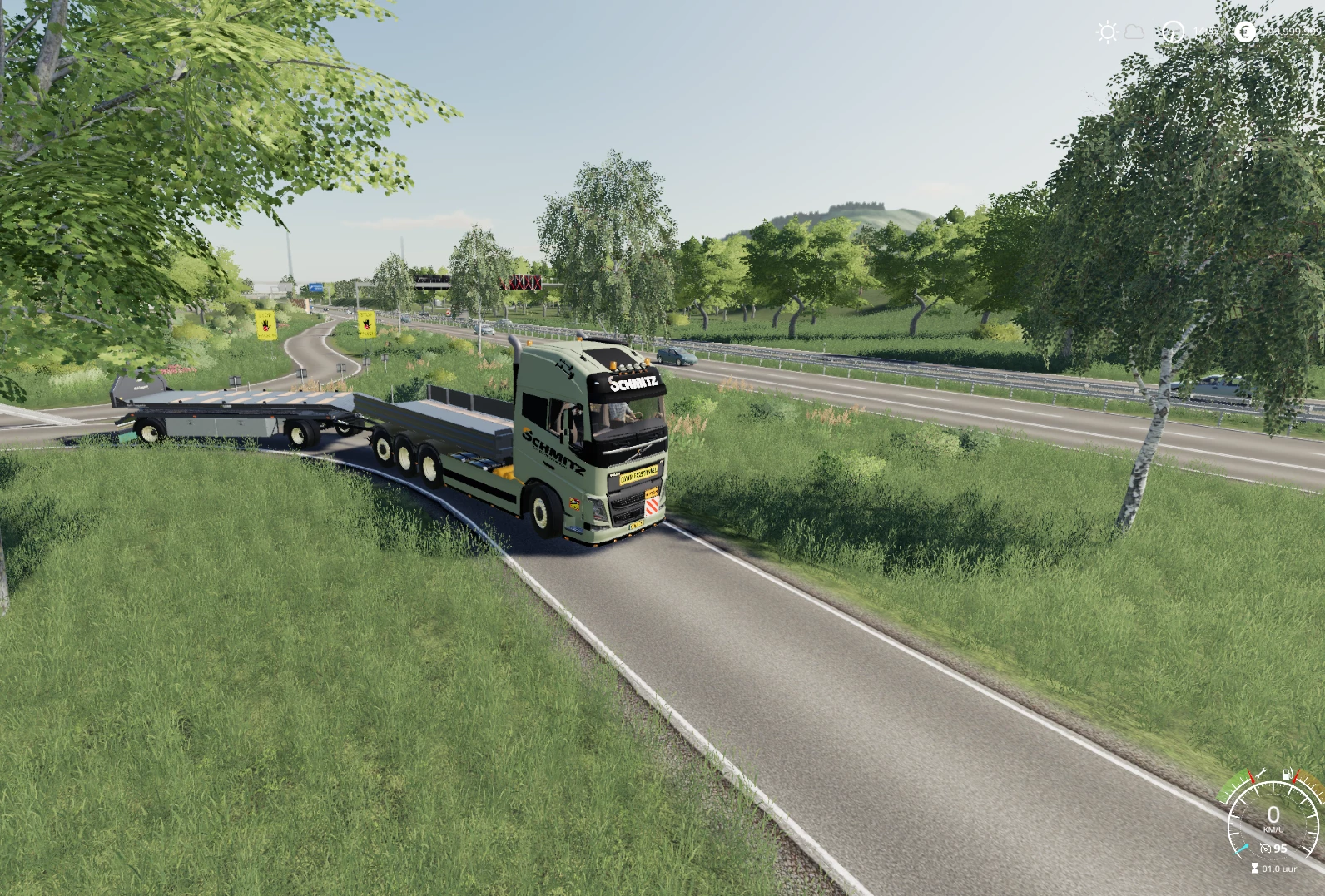Click the analog clock face icon
The height and width of the screenshot is (896, 1325).
[1173, 32]
